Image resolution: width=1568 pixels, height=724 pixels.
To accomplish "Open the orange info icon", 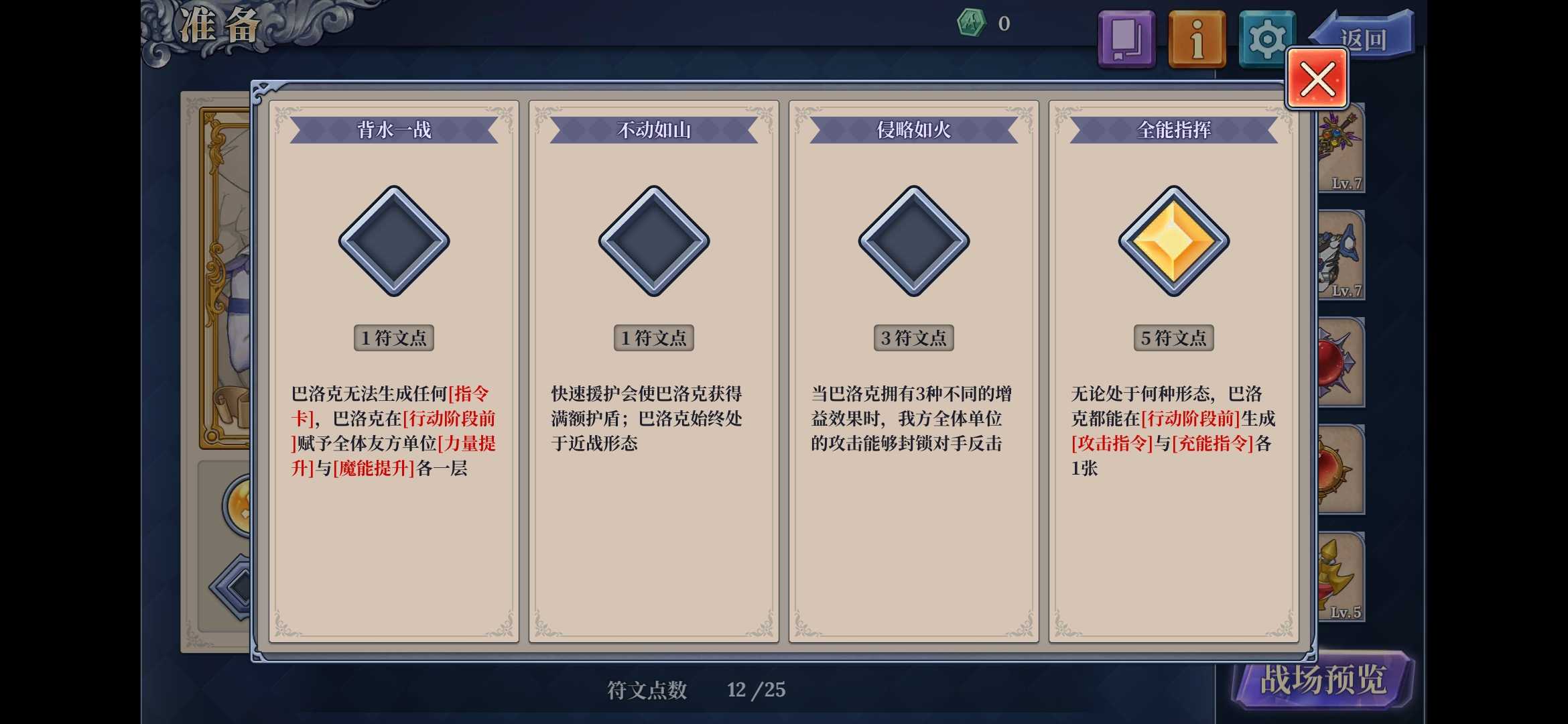I will point(1197,38).
